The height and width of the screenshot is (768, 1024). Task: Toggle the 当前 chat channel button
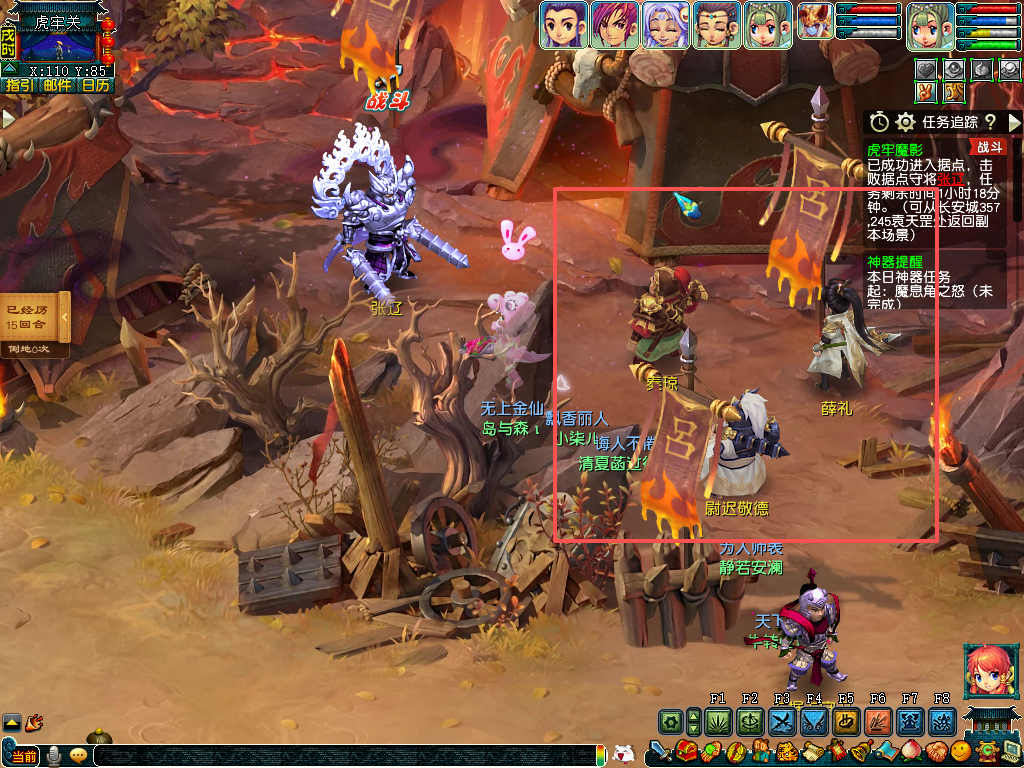click(x=24, y=756)
